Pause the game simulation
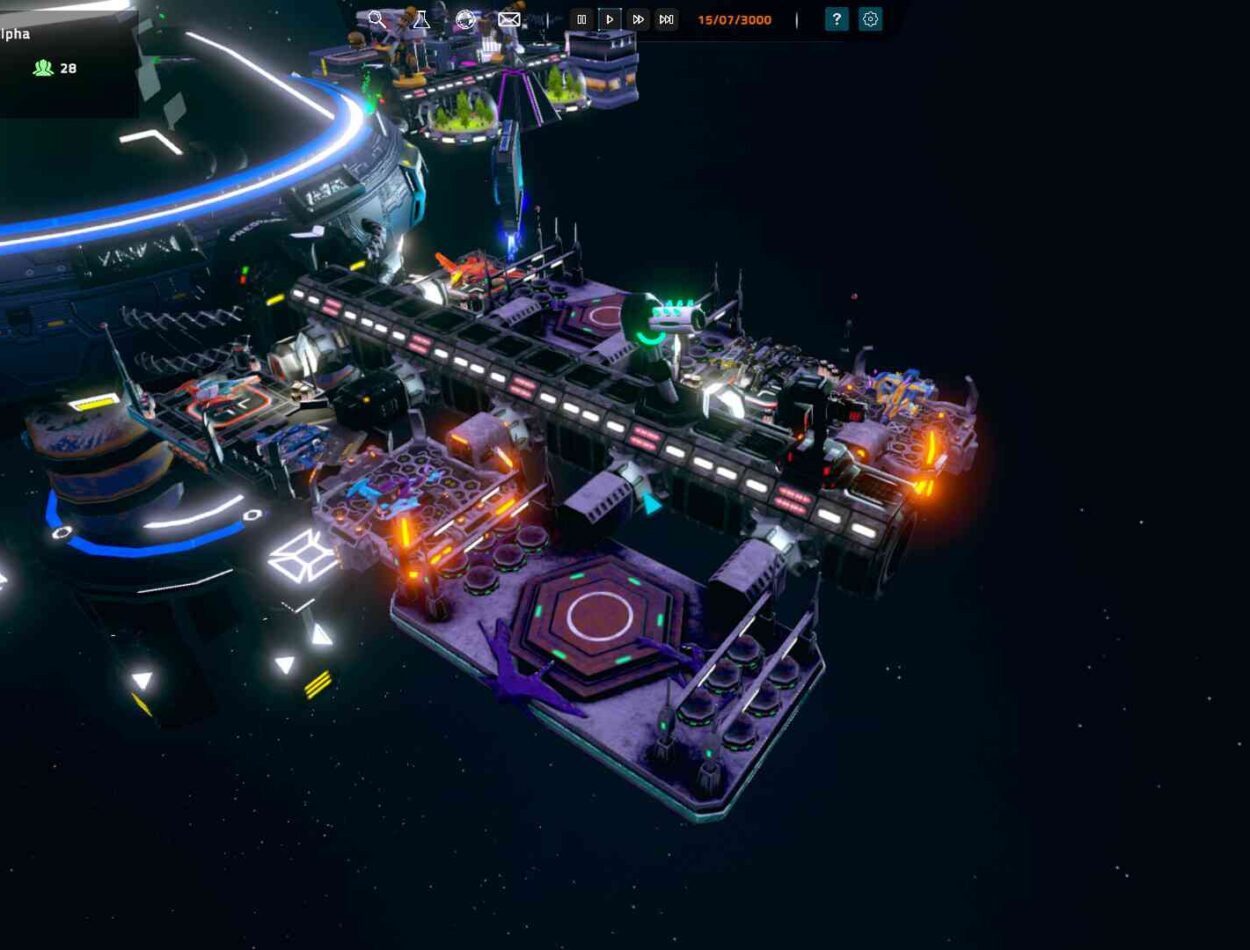 pyautogui.click(x=582, y=19)
